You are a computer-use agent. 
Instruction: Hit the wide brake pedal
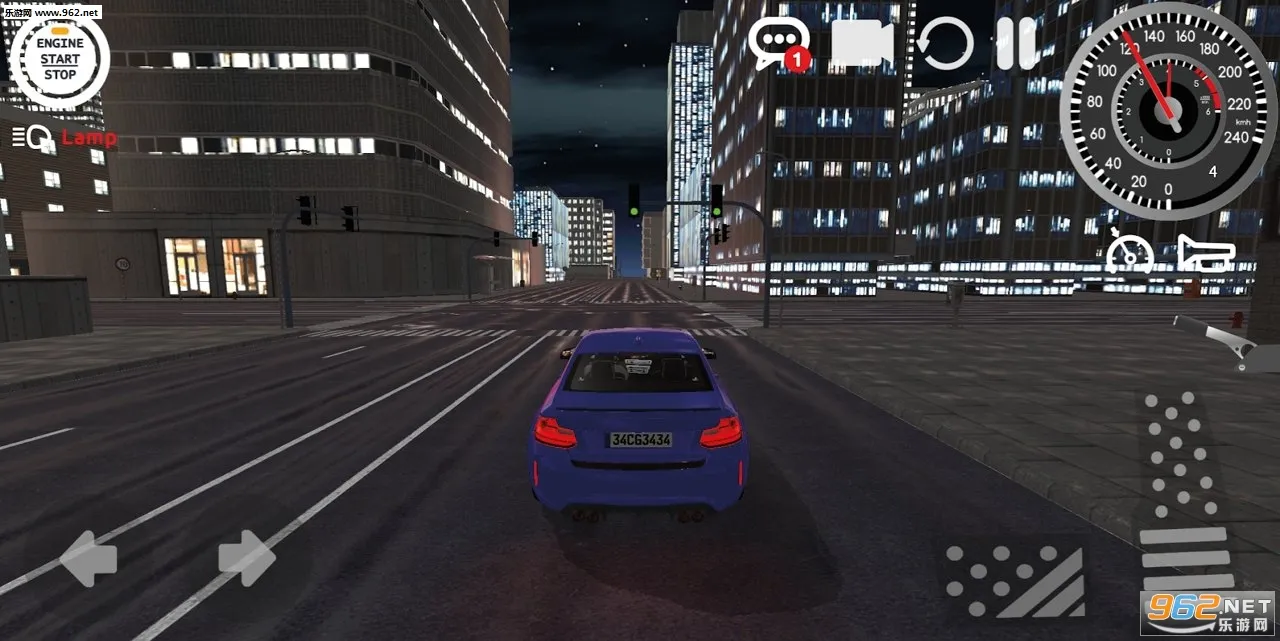[1013, 580]
